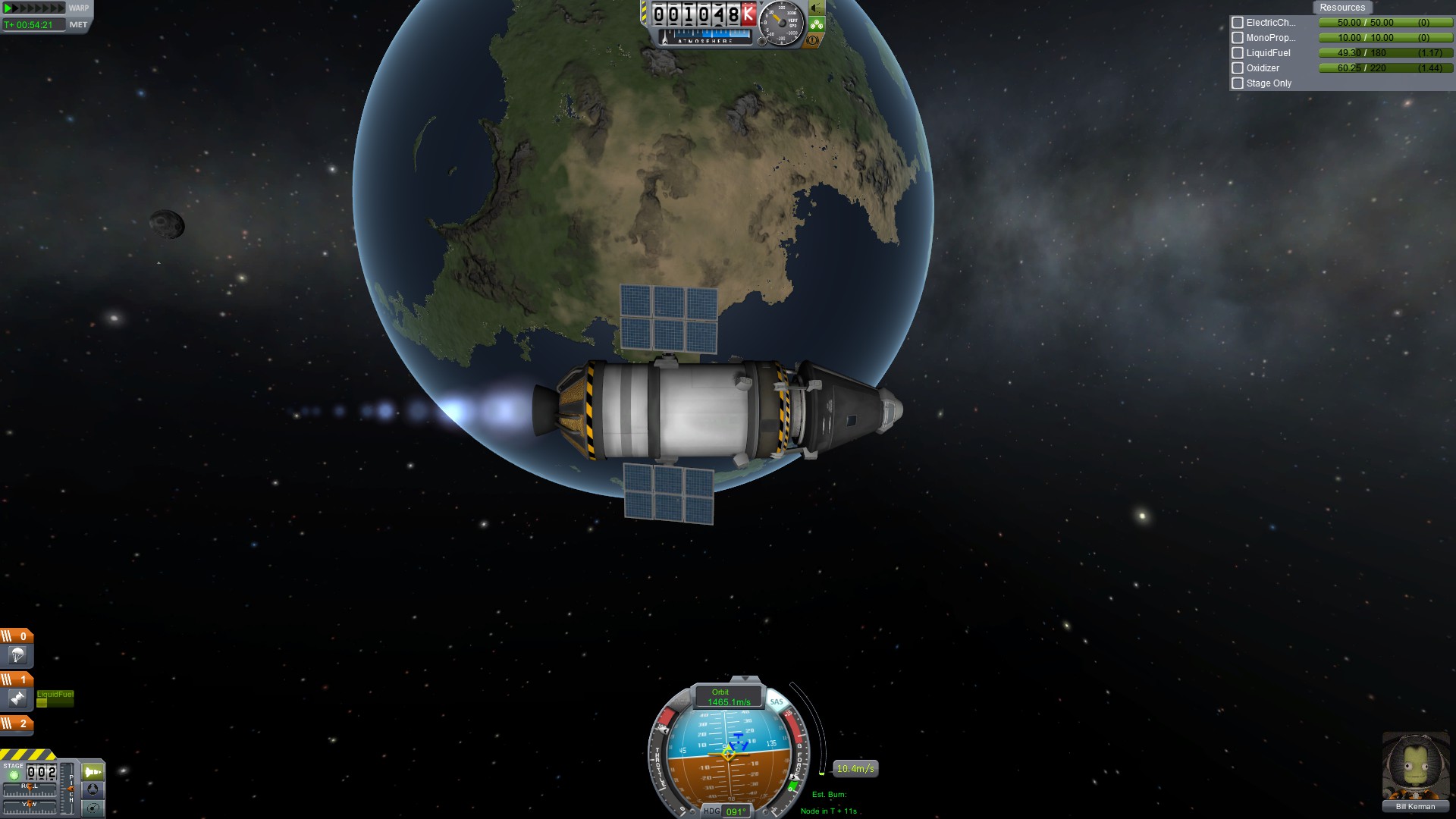
Task: Select the engine icon in stage 1
Action: coord(17,698)
